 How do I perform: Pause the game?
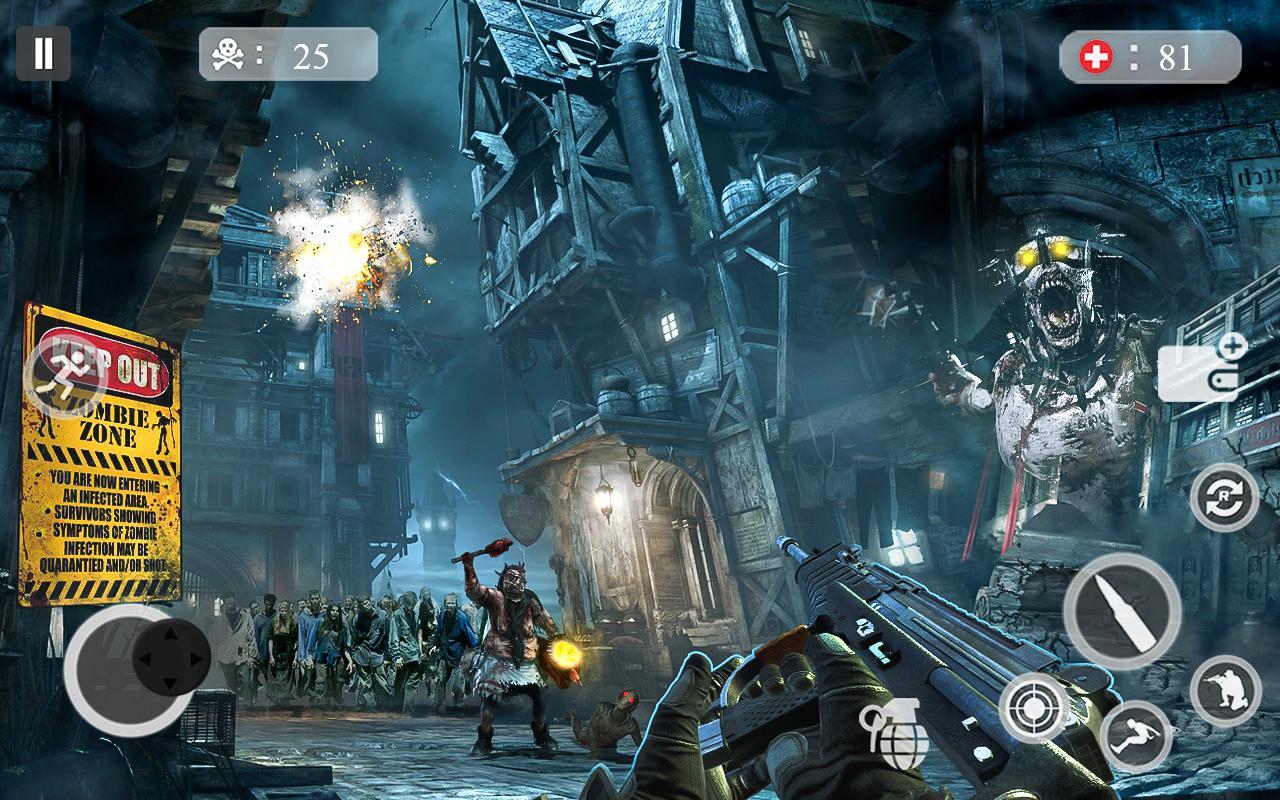click(43, 53)
